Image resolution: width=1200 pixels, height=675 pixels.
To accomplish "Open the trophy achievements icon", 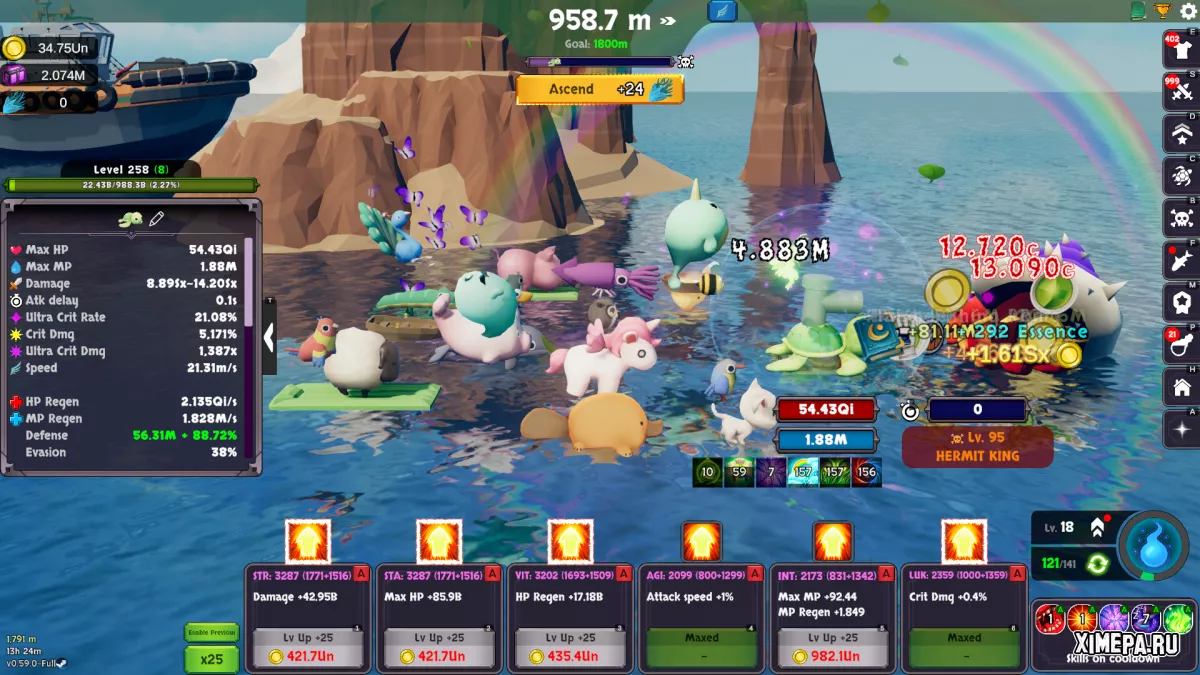I will pos(1162,11).
